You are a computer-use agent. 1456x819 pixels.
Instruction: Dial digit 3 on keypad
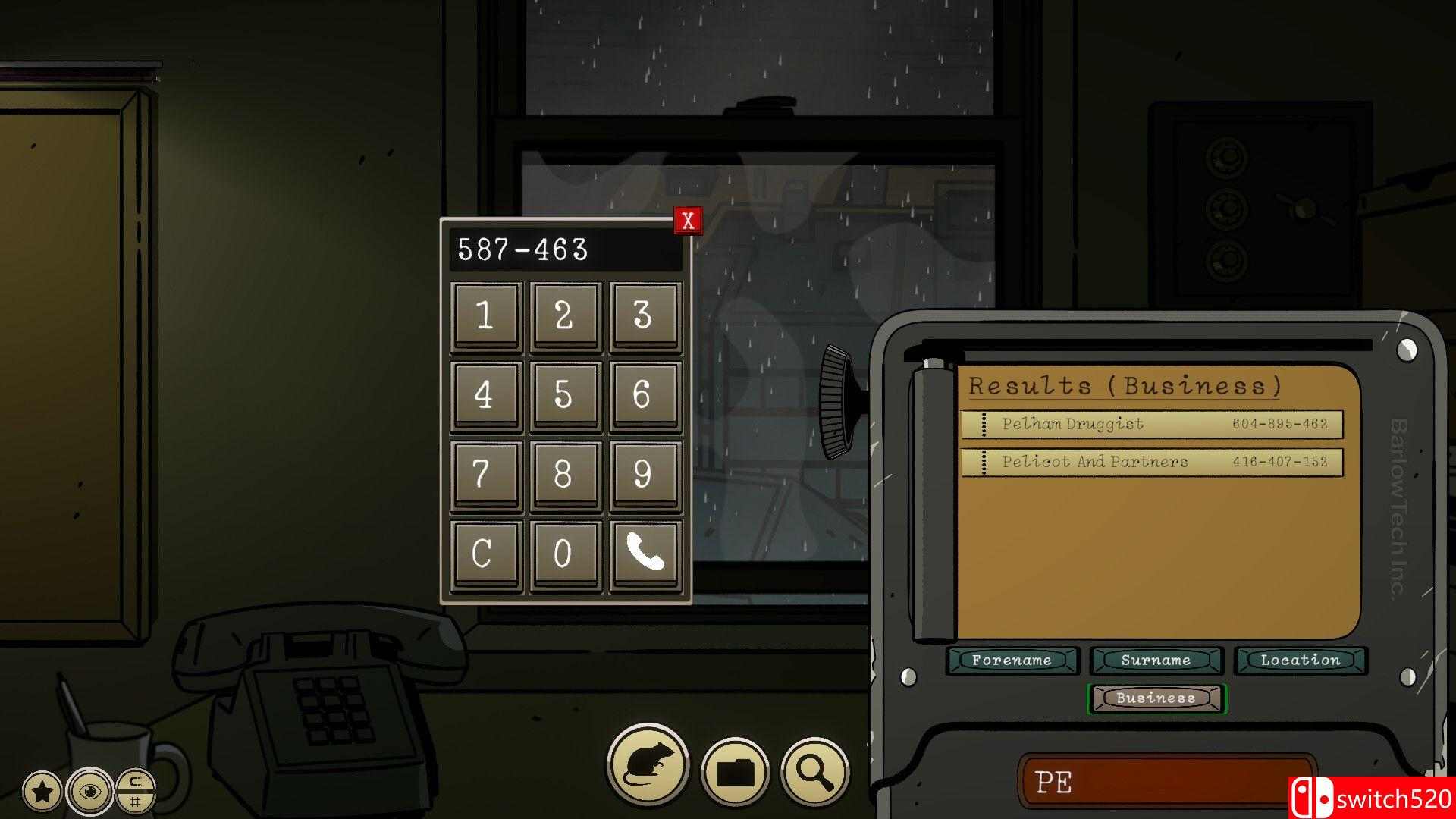pos(645,315)
